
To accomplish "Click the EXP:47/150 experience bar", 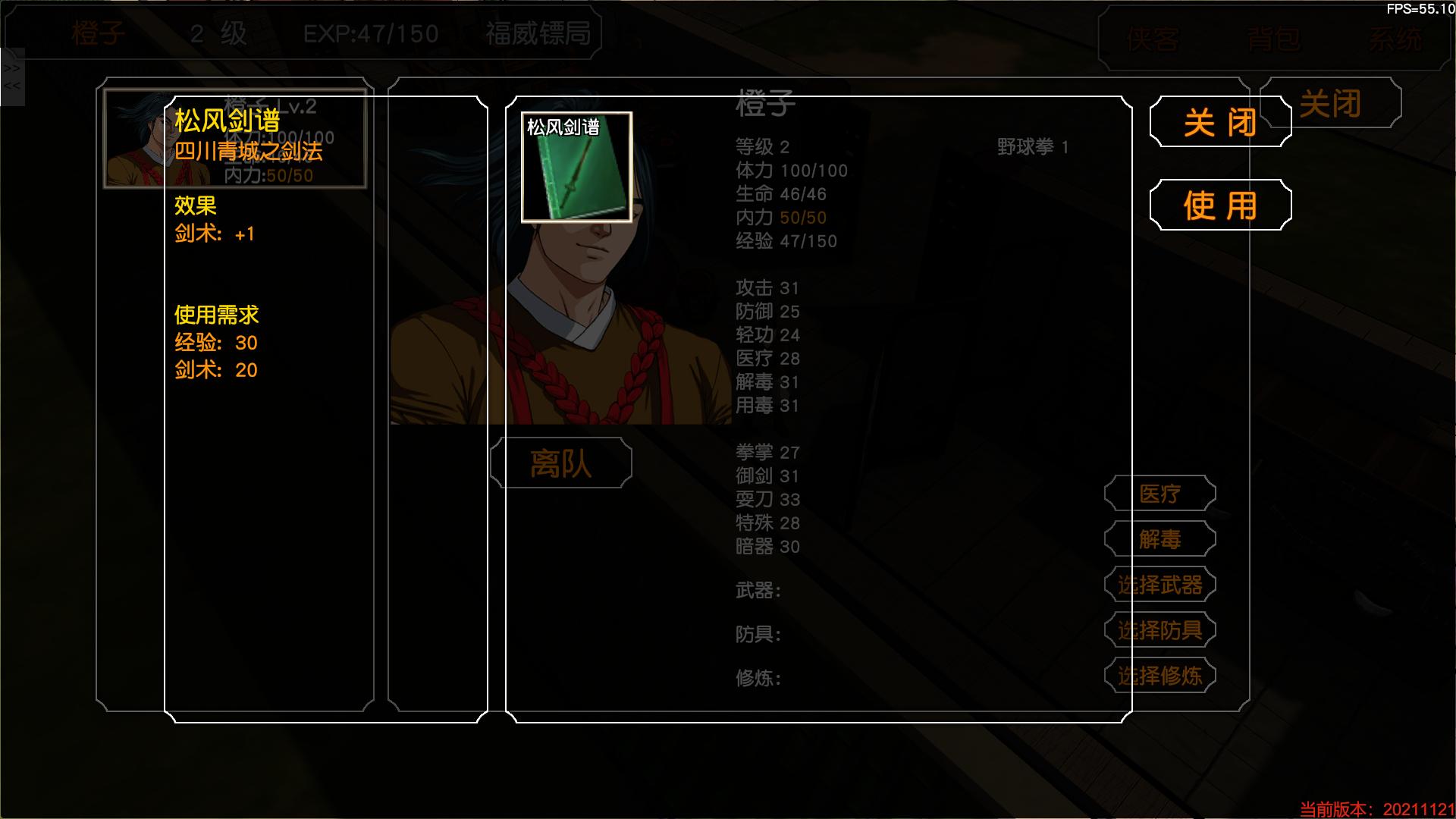I will (372, 33).
